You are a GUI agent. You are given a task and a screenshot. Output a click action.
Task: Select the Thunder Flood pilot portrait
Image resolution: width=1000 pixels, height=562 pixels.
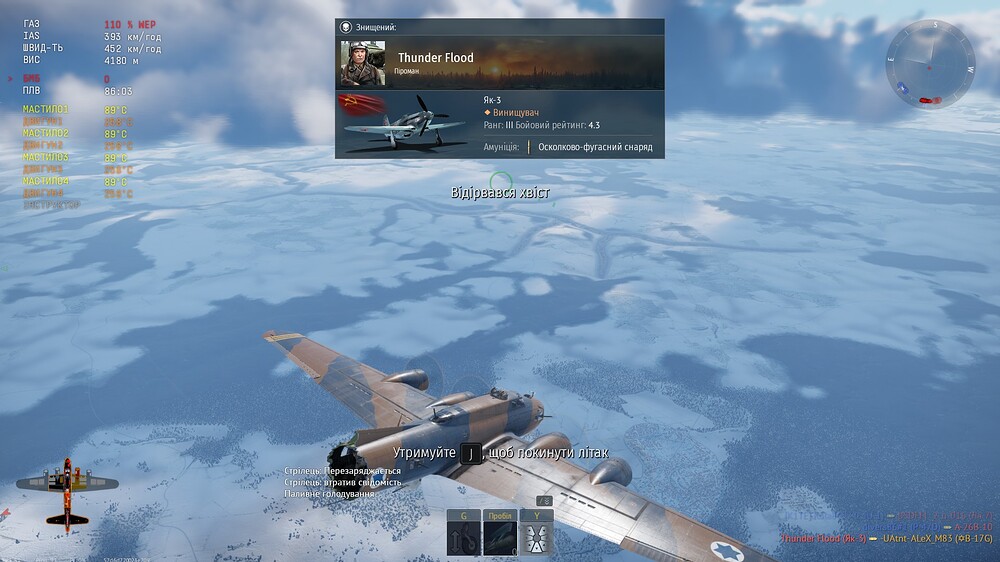pos(362,63)
